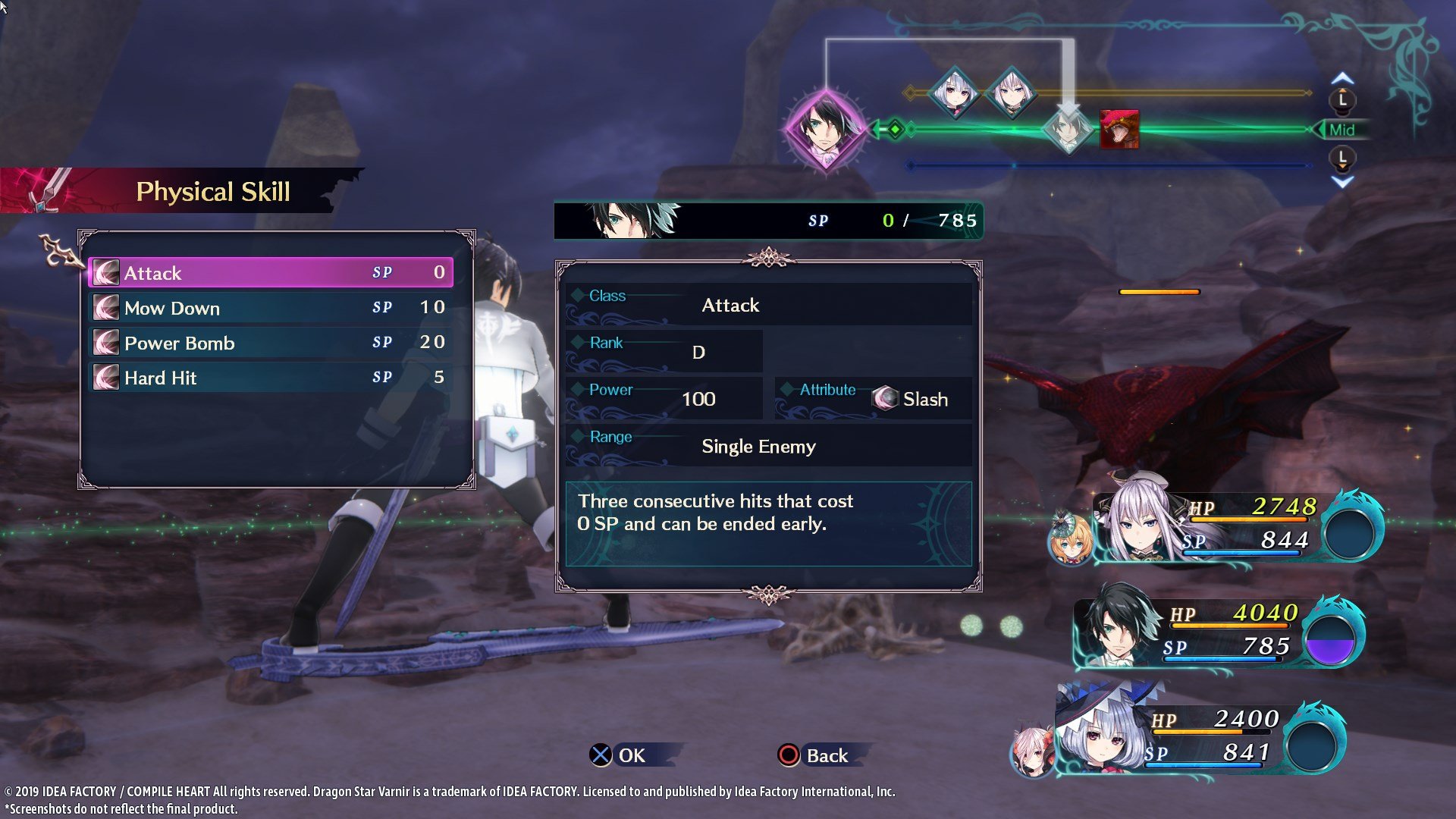Select Mow Down from the skill list

pyautogui.click(x=227, y=308)
